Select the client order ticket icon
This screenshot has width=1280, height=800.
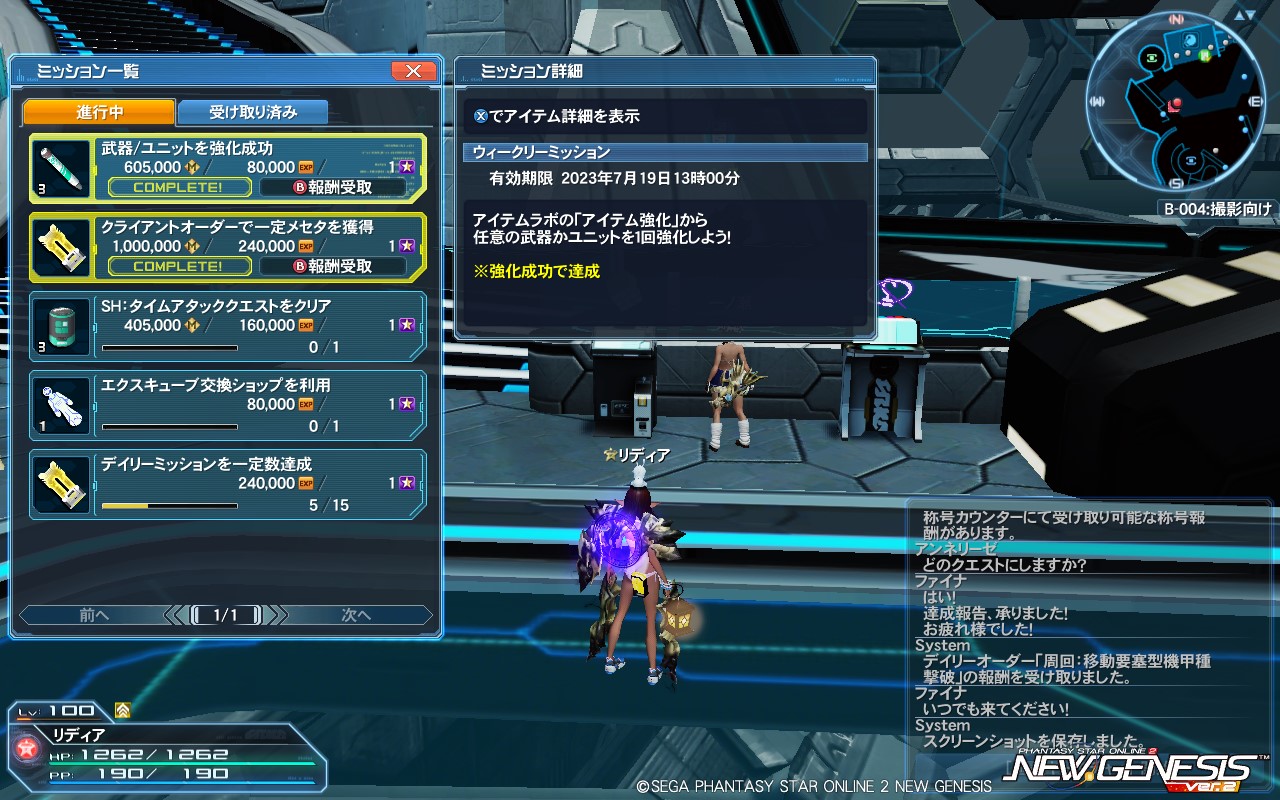click(59, 247)
